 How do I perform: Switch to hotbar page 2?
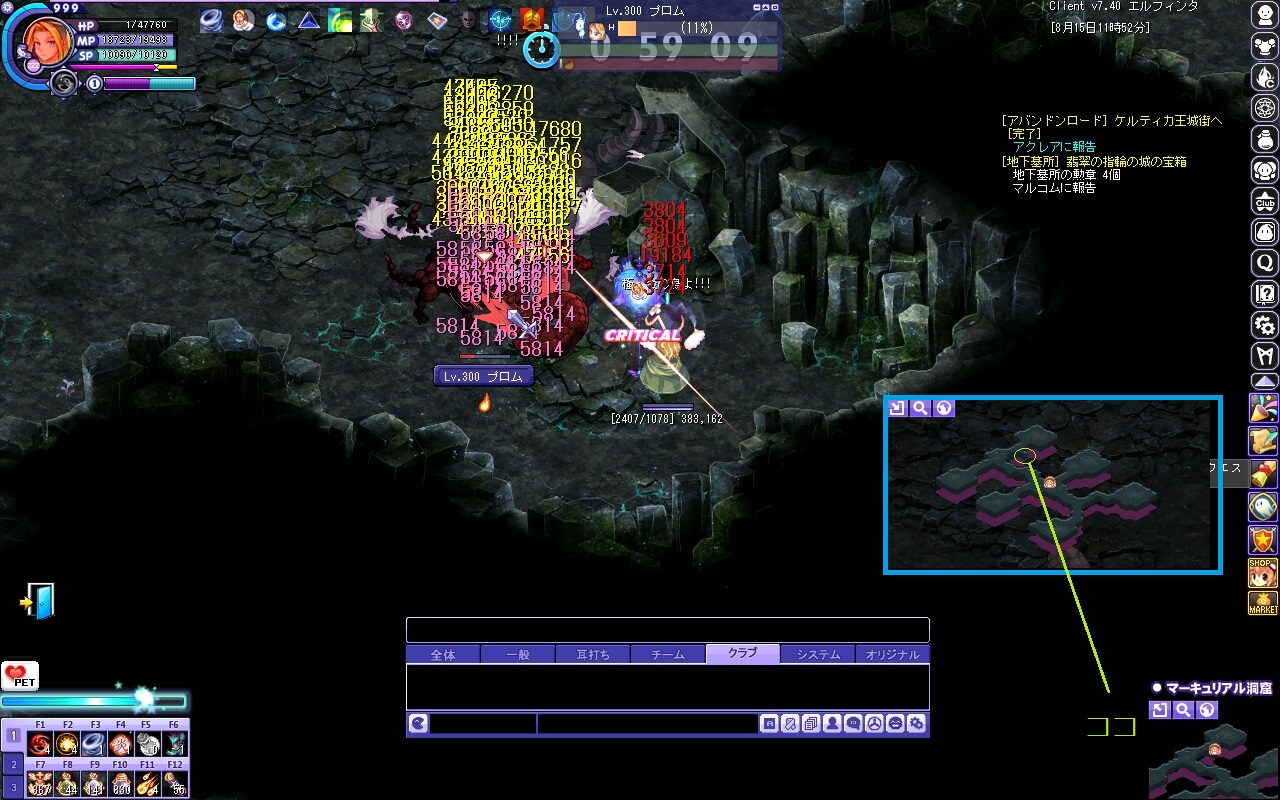[13, 764]
